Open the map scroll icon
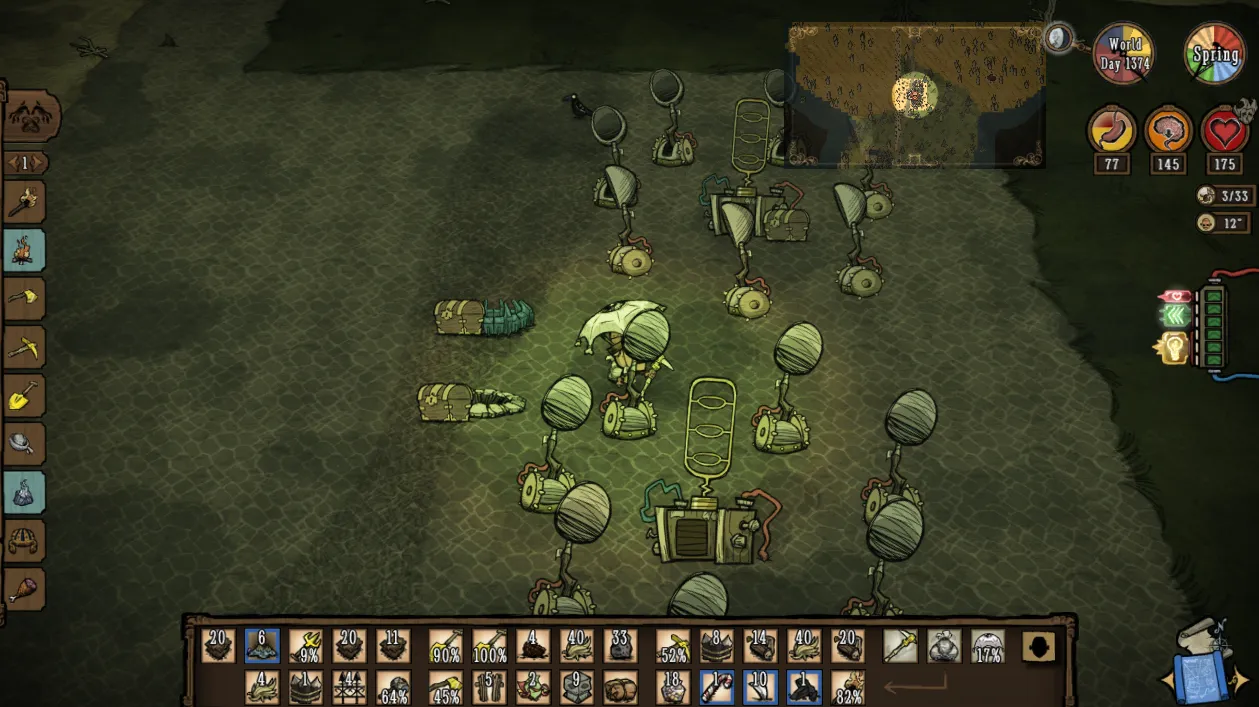 click(1203, 664)
